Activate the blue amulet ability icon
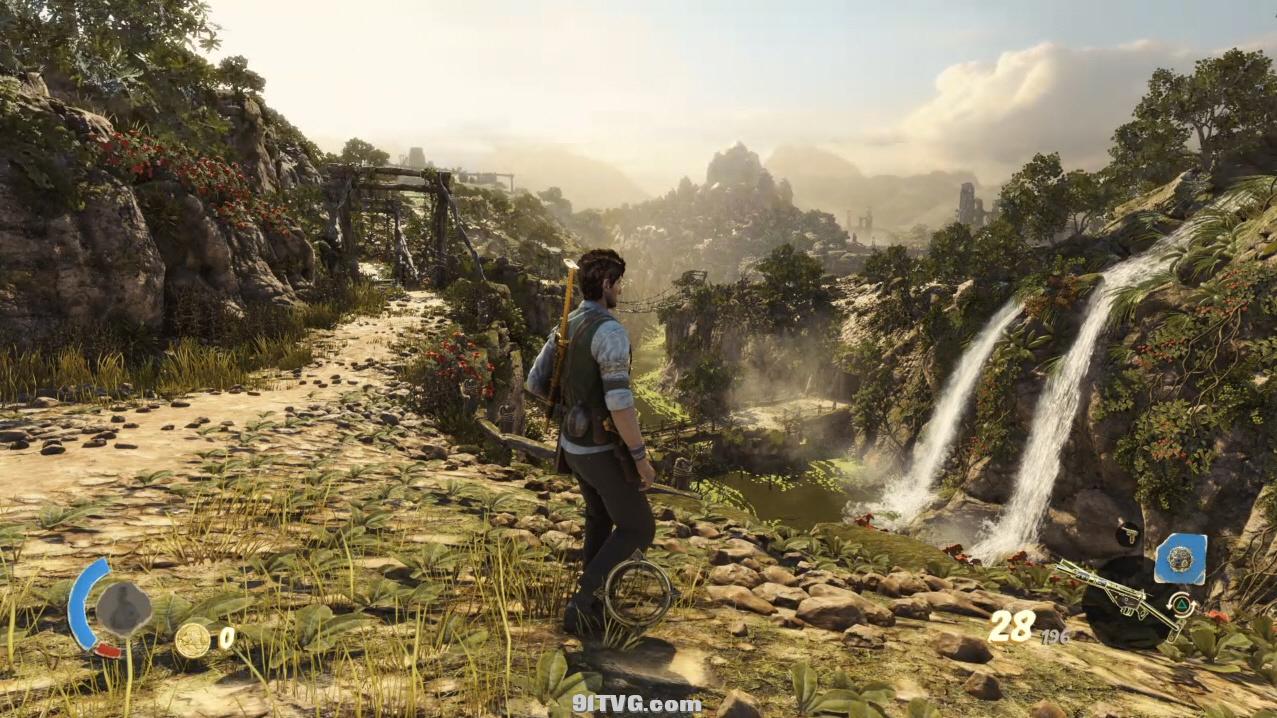Image resolution: width=1277 pixels, height=718 pixels. pyautogui.click(x=1180, y=559)
